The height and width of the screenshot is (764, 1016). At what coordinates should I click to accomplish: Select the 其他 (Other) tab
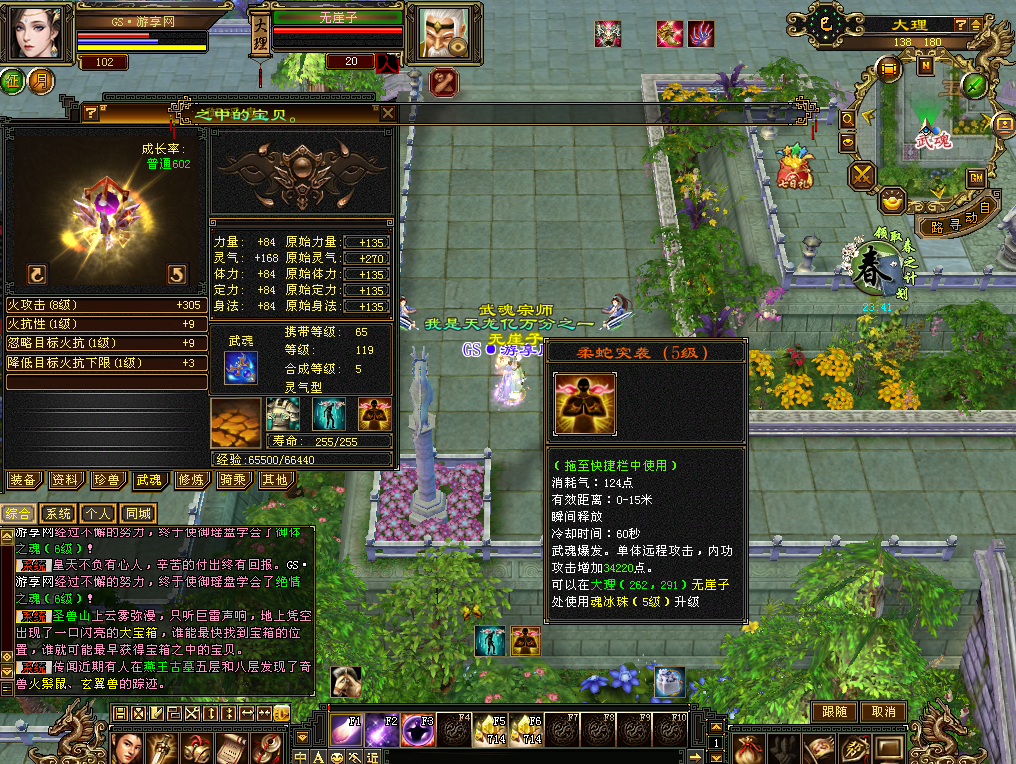coord(273,480)
